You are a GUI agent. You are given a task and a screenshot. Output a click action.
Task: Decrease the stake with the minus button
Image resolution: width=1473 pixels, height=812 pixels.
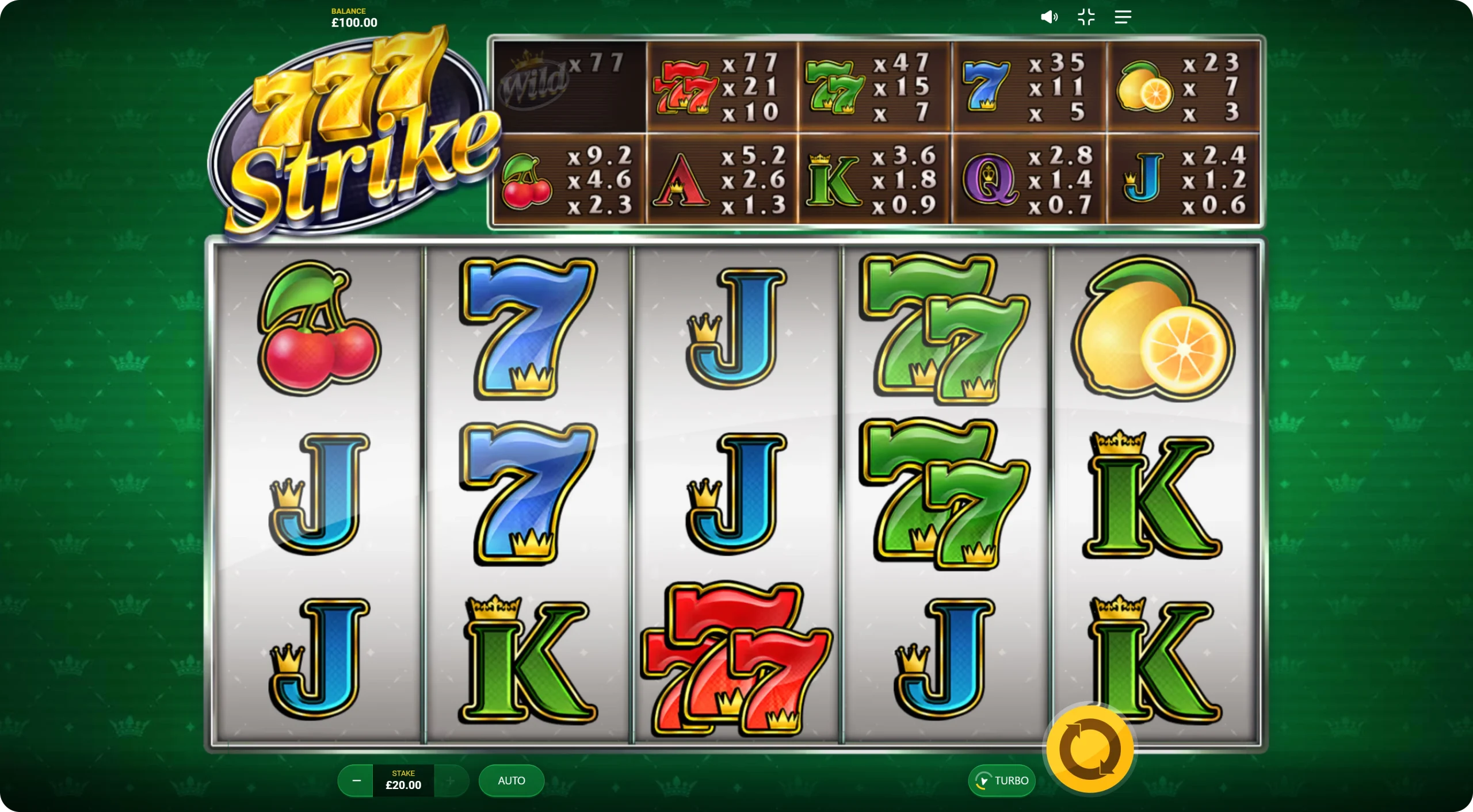click(356, 780)
